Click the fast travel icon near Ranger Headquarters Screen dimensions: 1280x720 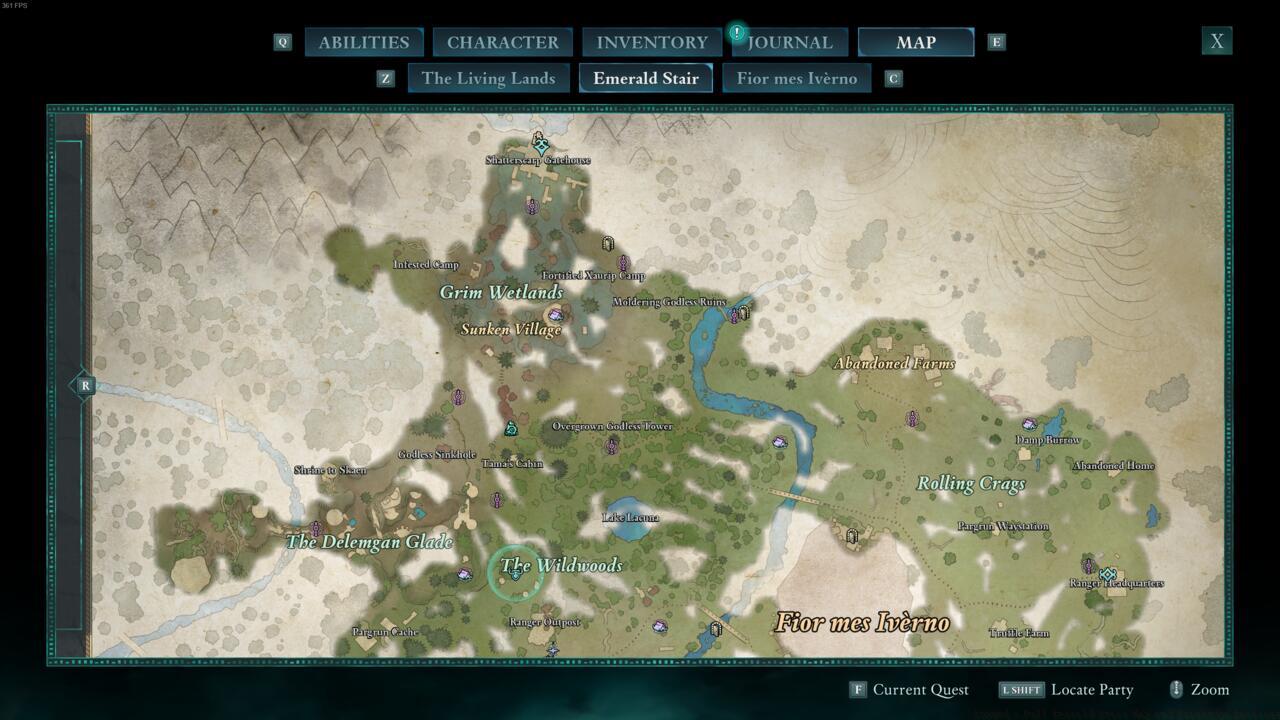[1108, 574]
